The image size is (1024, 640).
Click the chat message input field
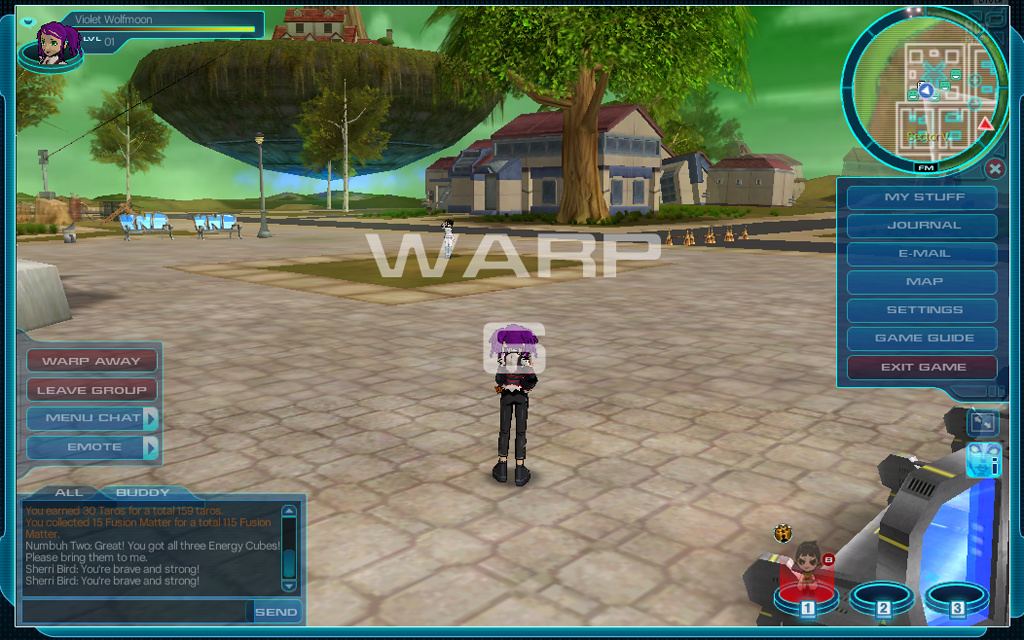(x=135, y=611)
